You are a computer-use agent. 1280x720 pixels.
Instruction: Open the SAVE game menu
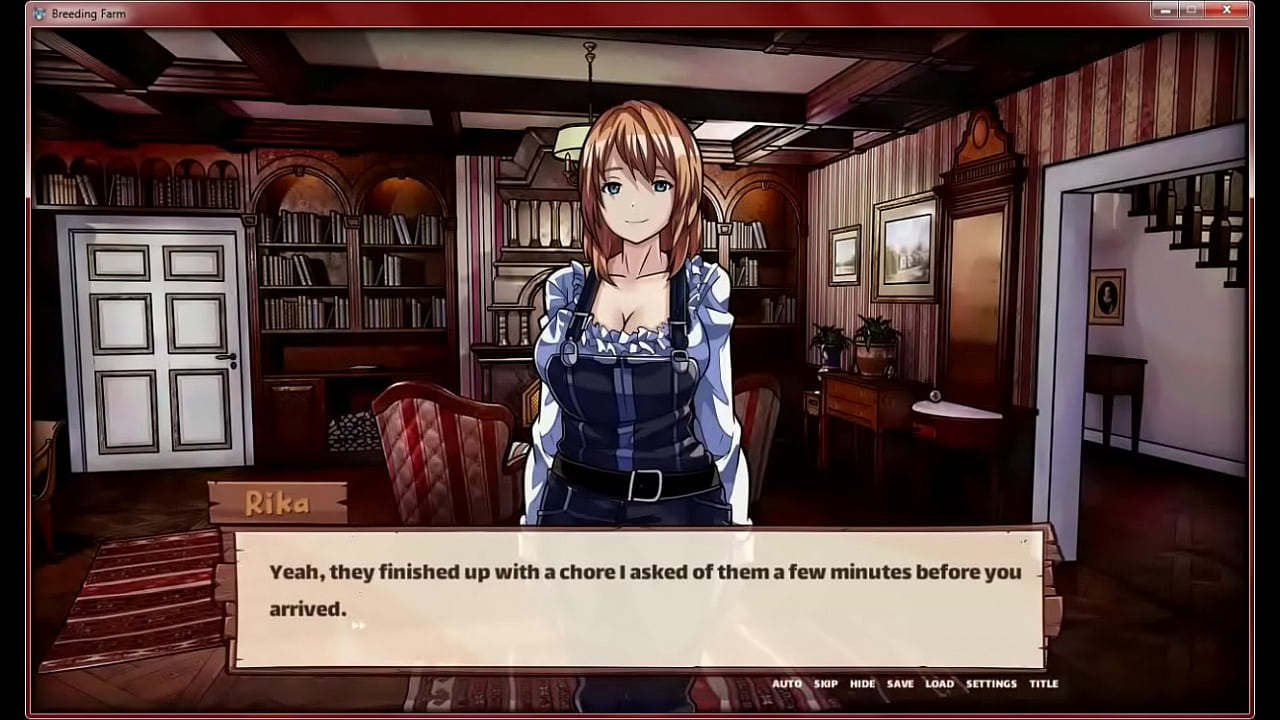pyautogui.click(x=900, y=684)
